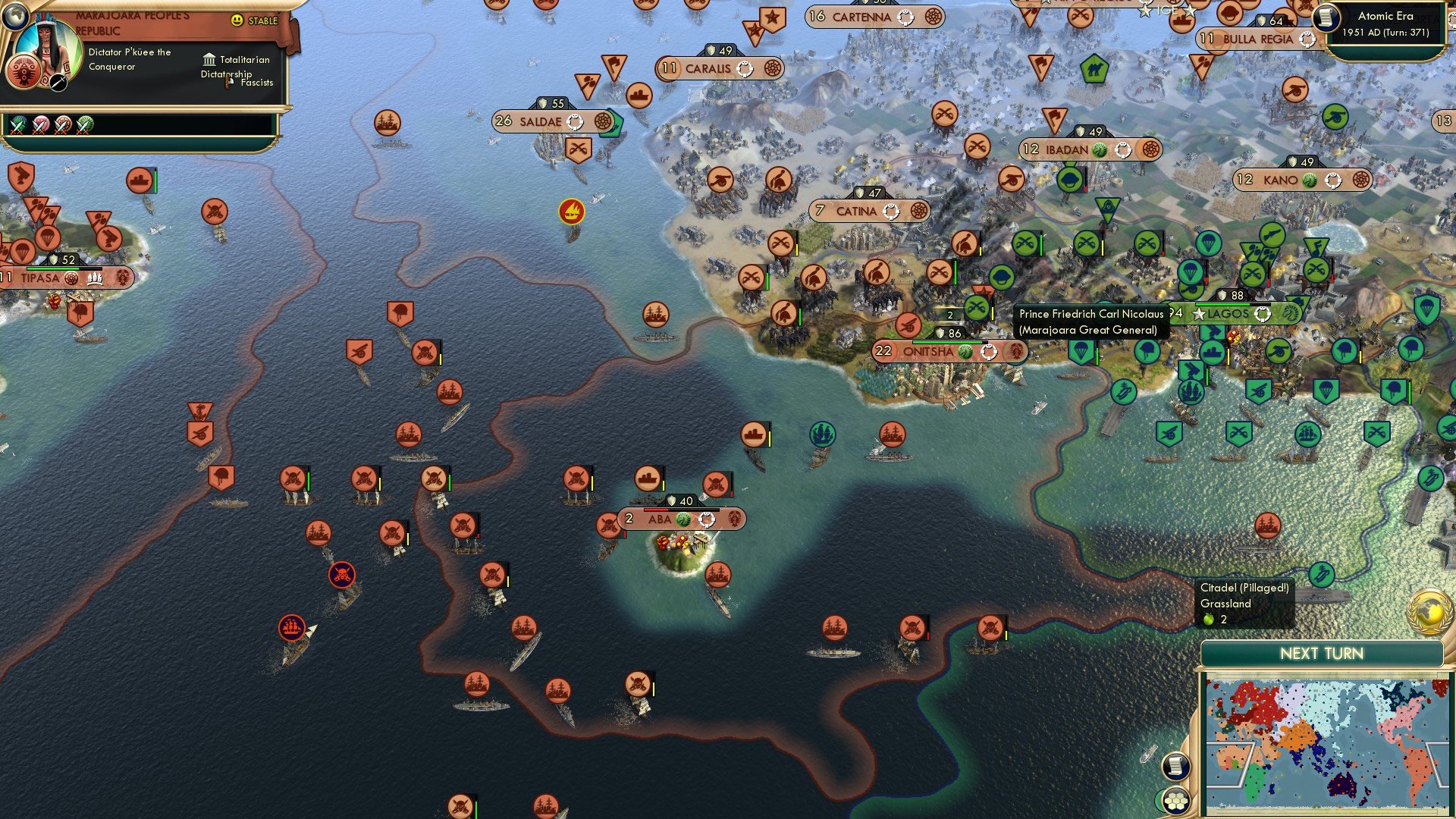This screenshot has height=819, width=1456.
Task: Open the Kano city banner
Action: tap(1285, 180)
